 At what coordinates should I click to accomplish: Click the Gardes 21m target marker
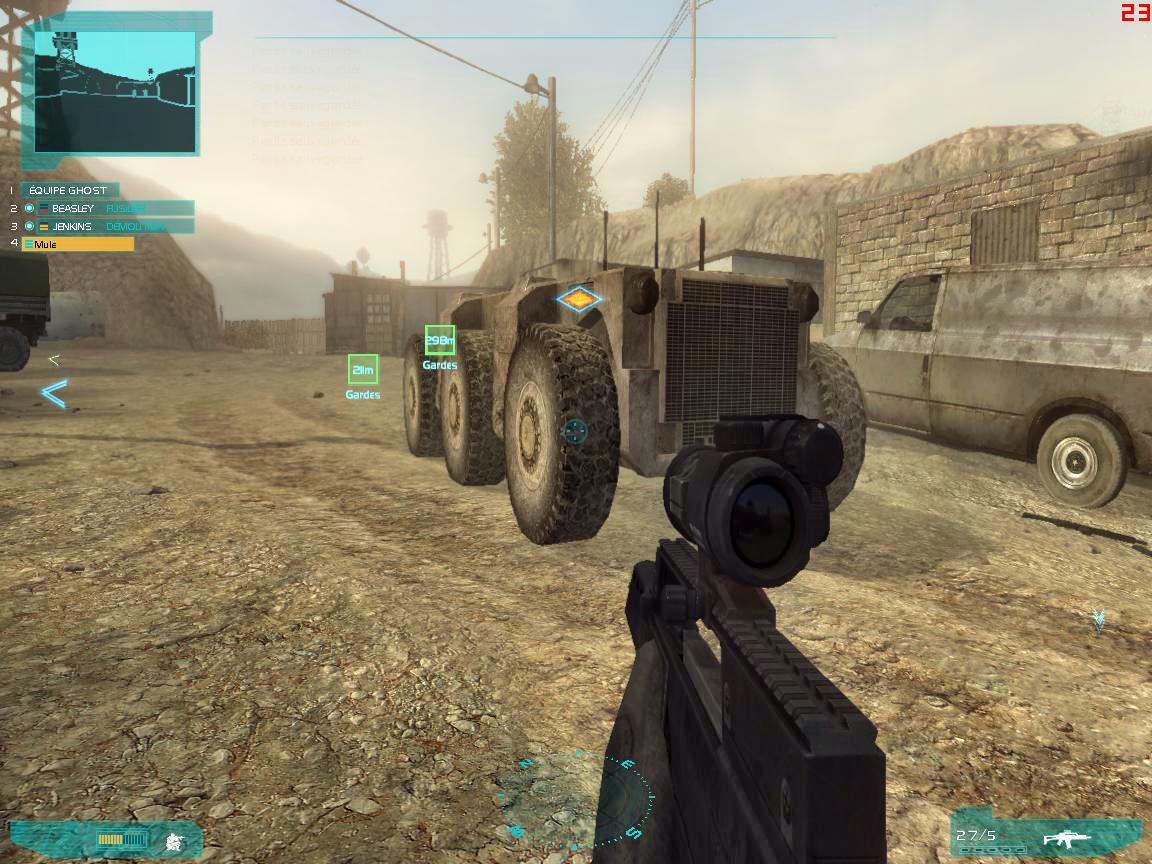[x=363, y=370]
